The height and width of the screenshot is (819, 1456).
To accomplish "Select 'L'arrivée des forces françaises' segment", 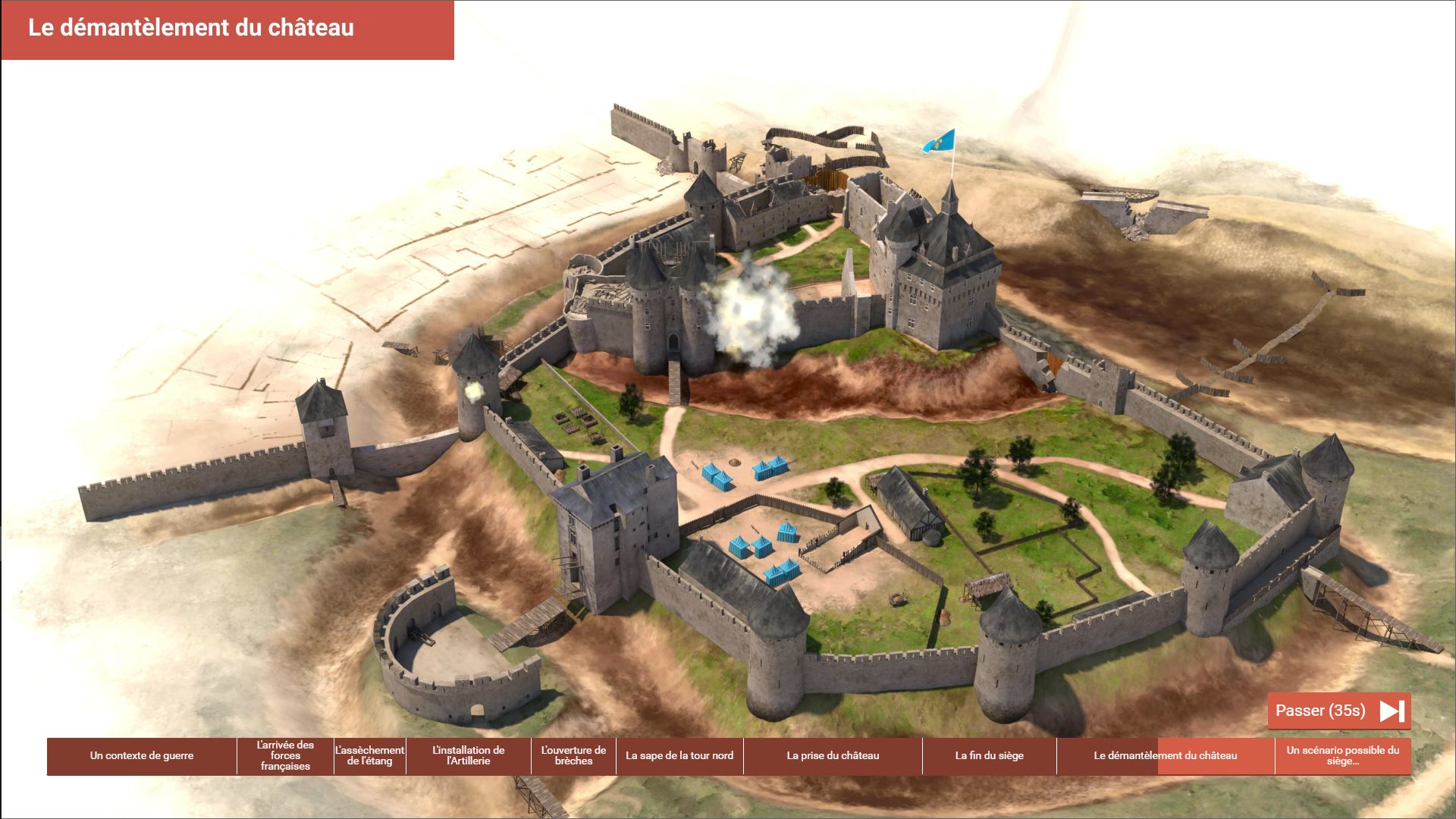I will 285,756.
